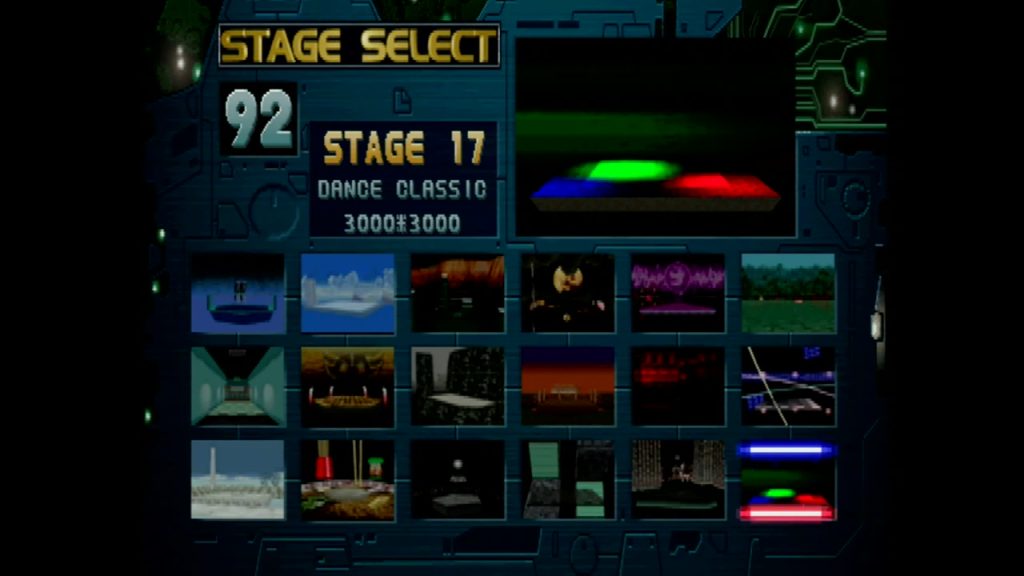Choose the dark orange cavern stage

coord(458,293)
